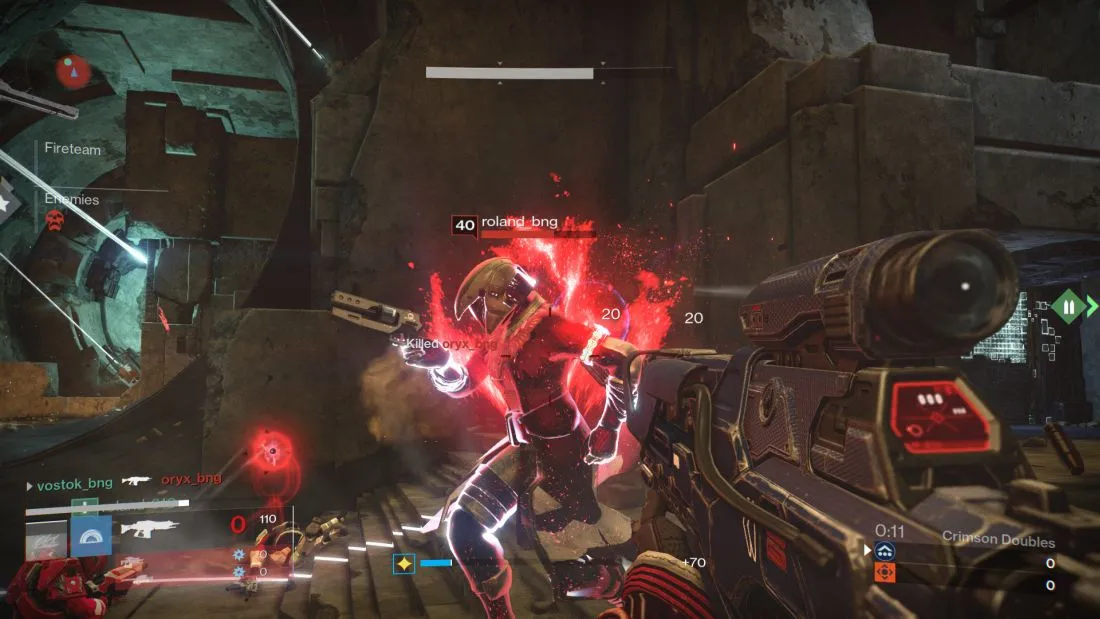Screen dimensions: 1100x619
Task: Click the red skull under Enemies
Action: 56,219
